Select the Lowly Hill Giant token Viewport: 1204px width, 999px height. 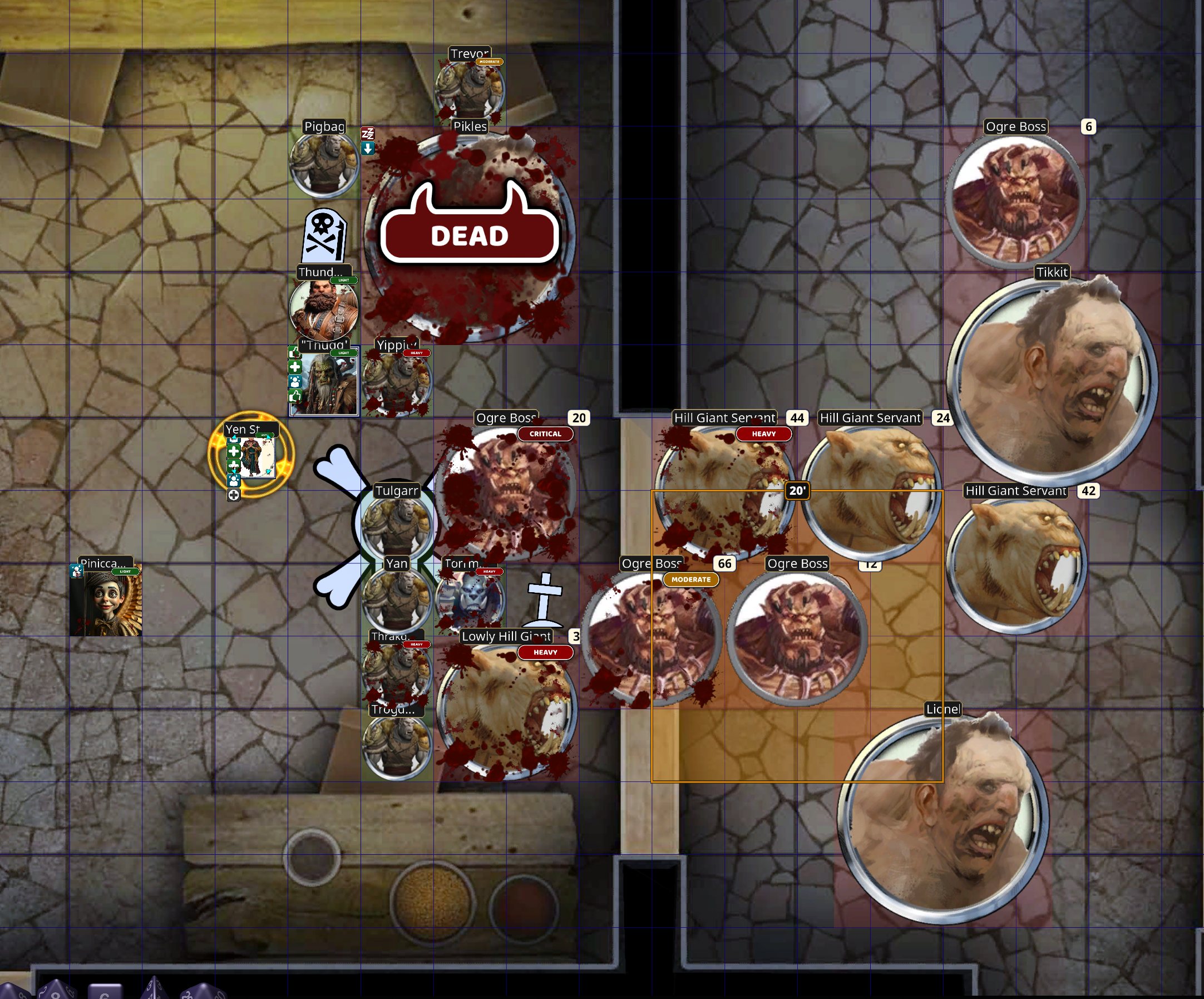point(506,710)
